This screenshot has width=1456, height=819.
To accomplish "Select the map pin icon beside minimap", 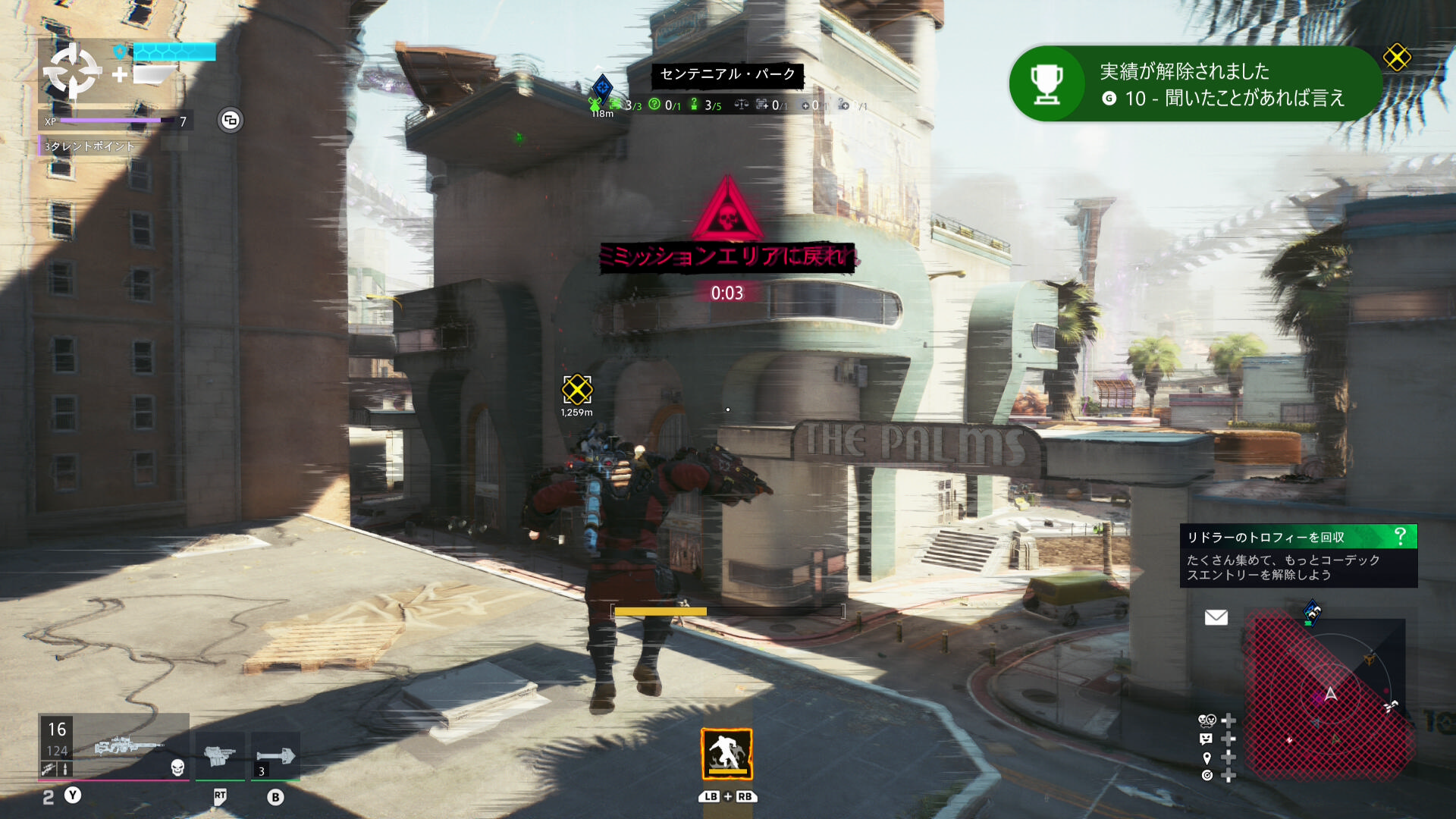I will click(x=1207, y=758).
